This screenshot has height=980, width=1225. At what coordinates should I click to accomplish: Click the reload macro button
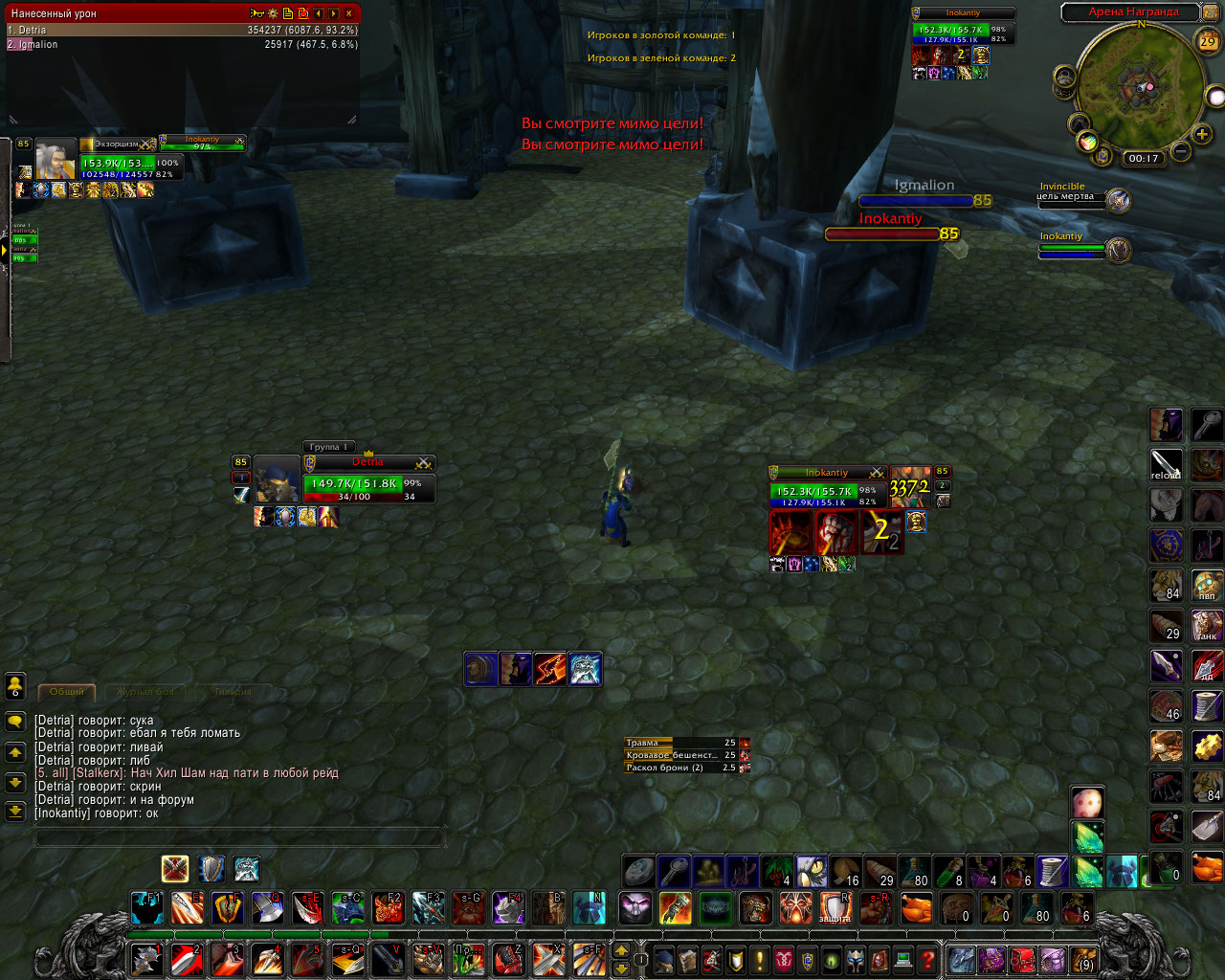1166,465
